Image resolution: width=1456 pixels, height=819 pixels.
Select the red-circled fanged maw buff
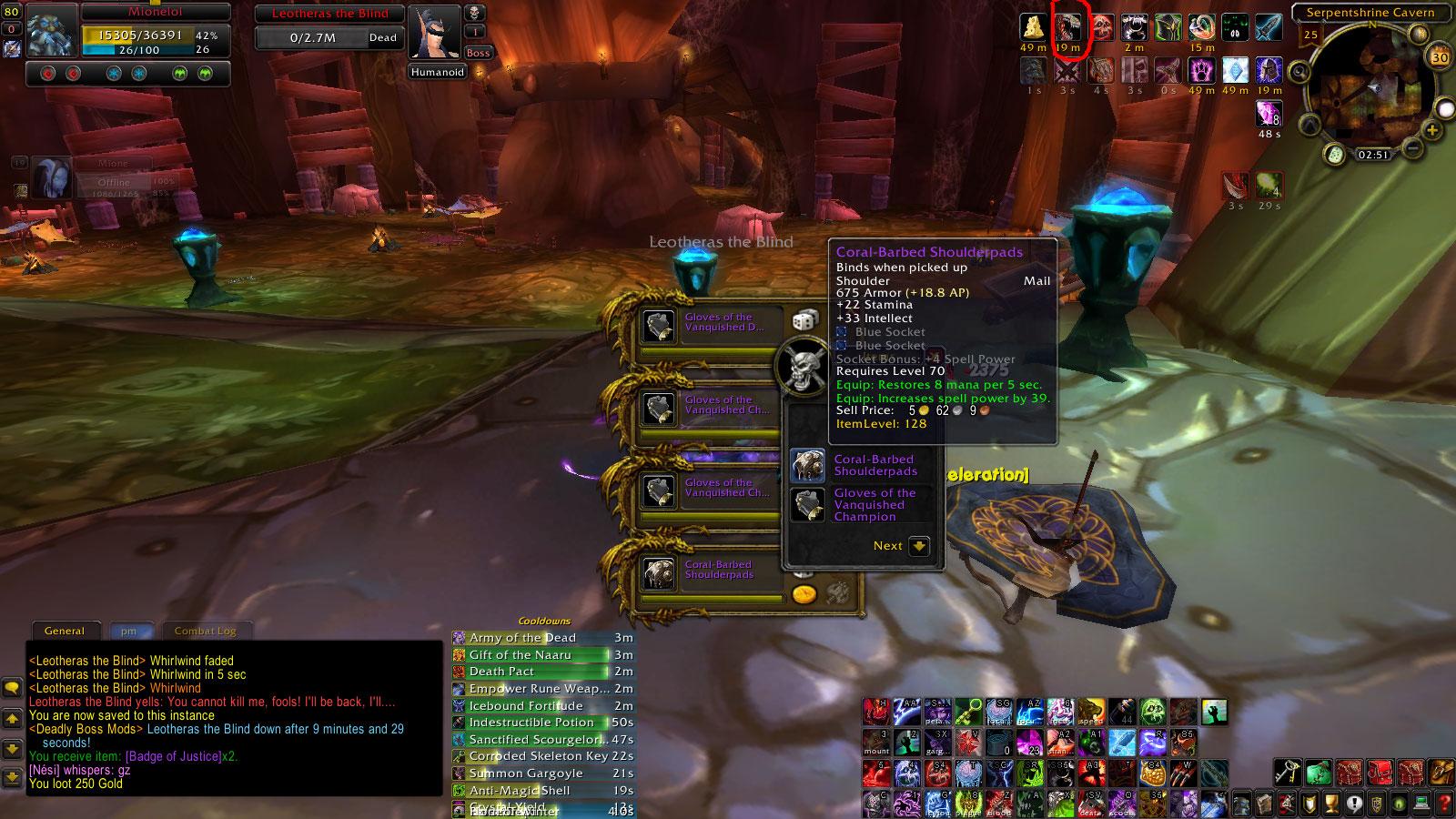[1067, 27]
